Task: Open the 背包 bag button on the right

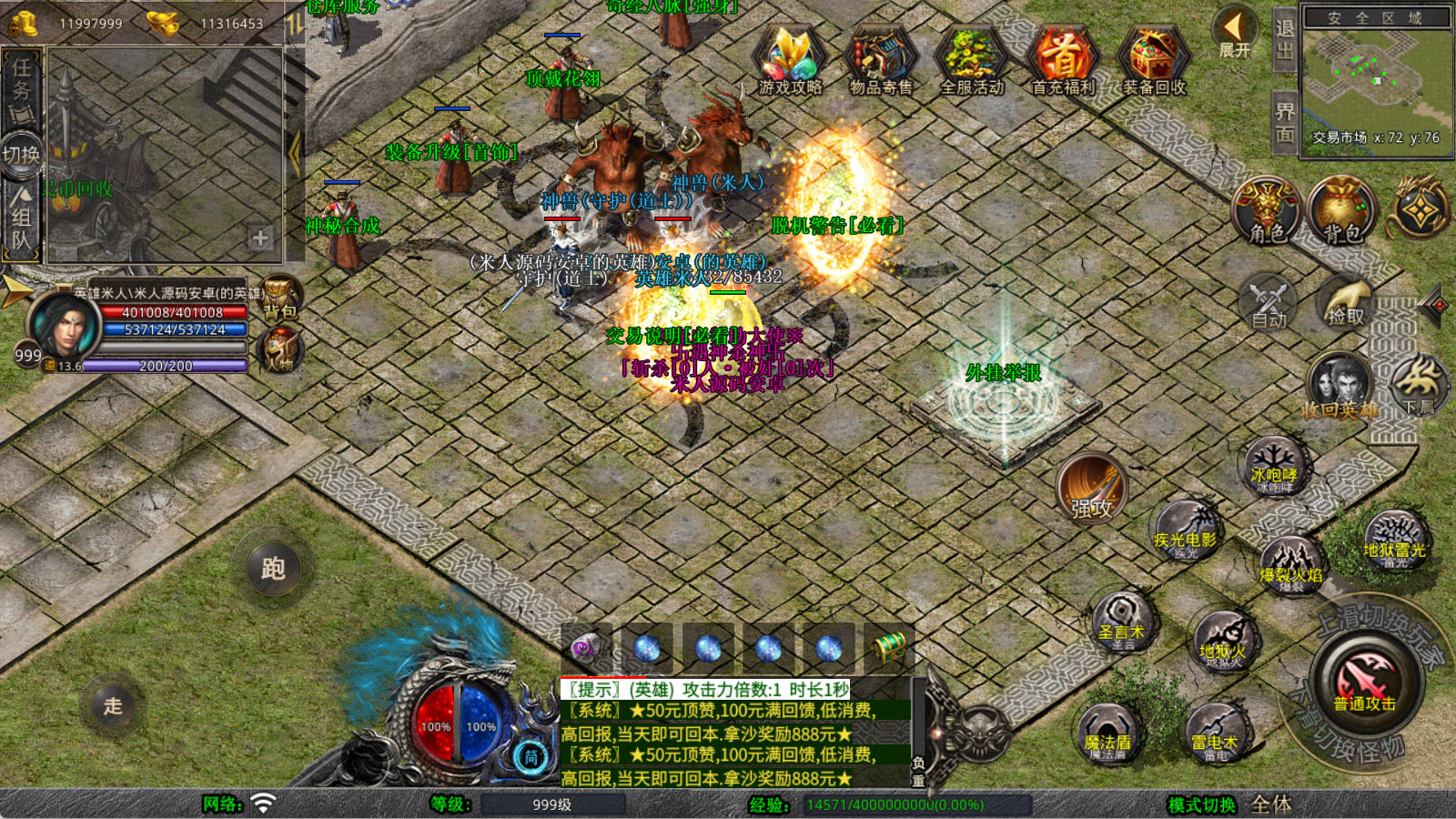Action: coord(1341,211)
